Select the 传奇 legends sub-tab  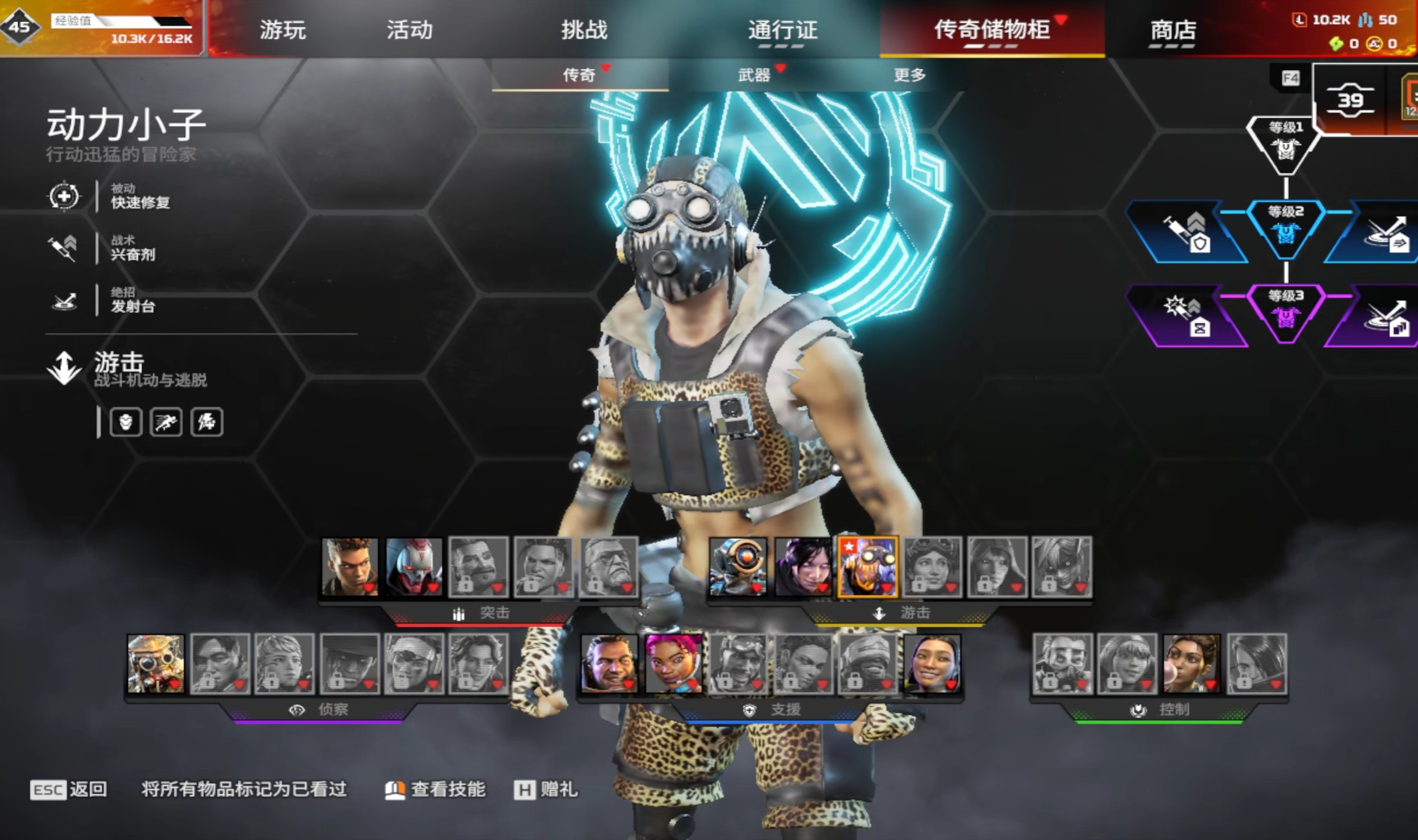[579, 75]
